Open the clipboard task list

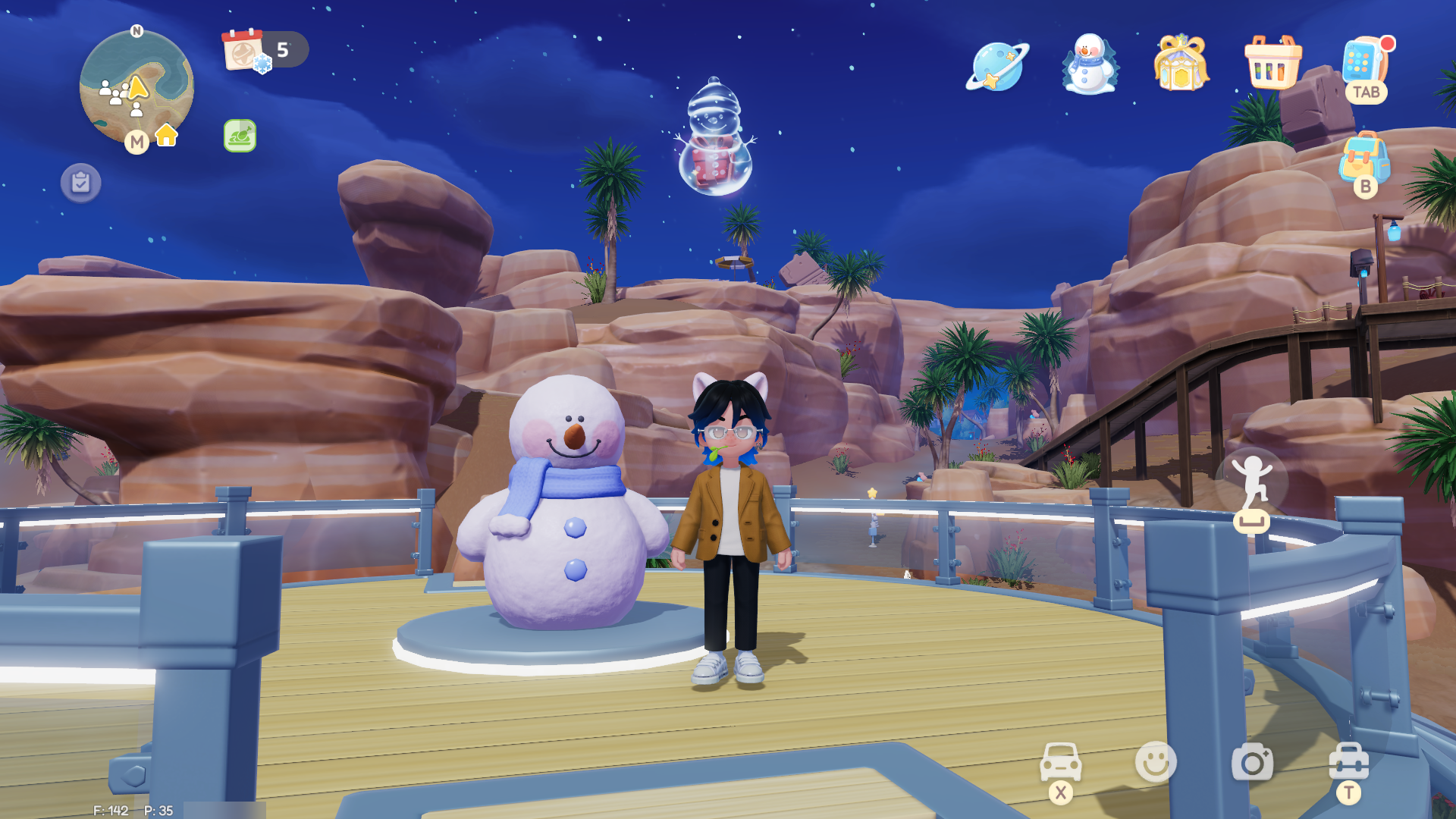coord(81,183)
